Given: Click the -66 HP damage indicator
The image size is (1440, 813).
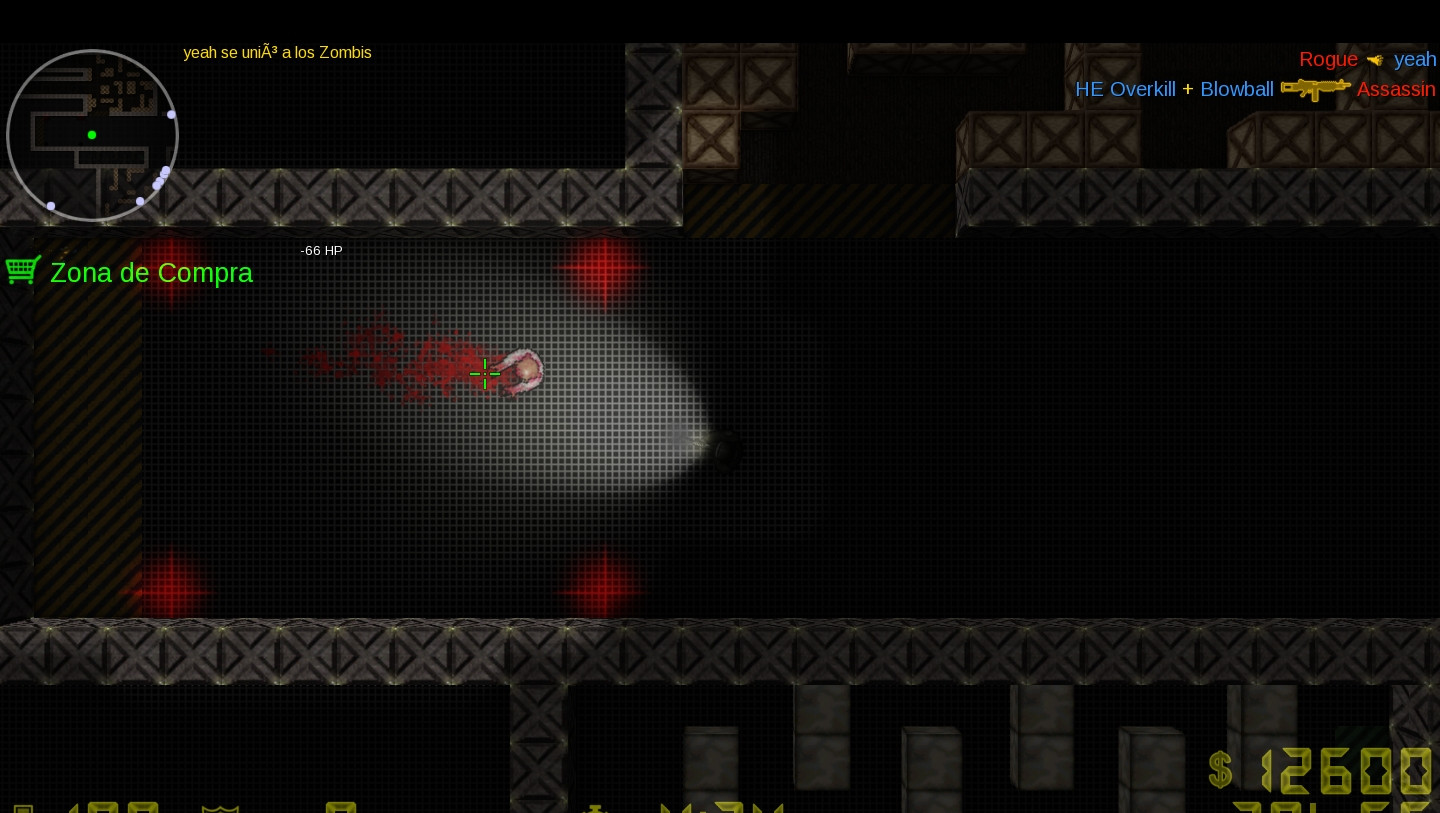Looking at the screenshot, I should click(321, 250).
